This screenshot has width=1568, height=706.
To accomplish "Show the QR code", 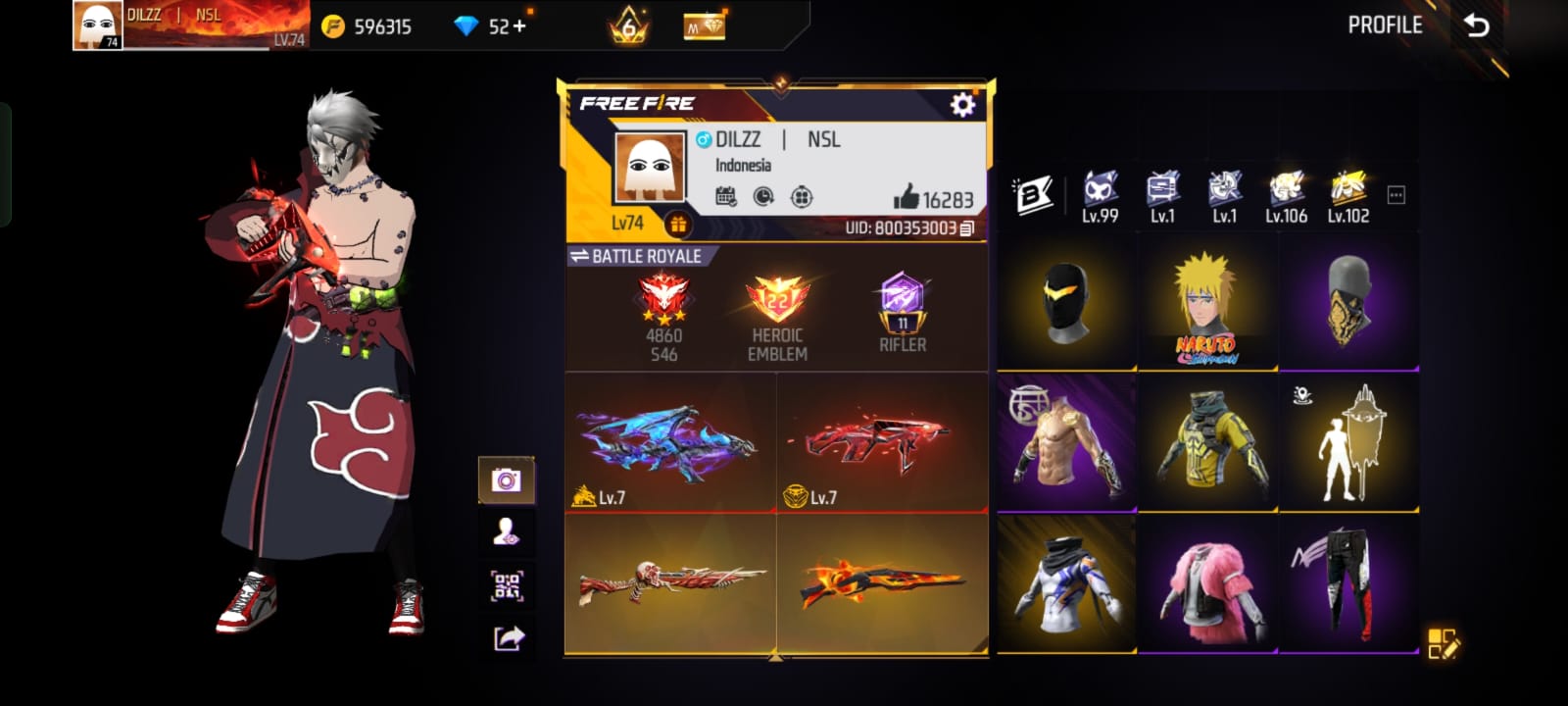I will pyautogui.click(x=506, y=585).
